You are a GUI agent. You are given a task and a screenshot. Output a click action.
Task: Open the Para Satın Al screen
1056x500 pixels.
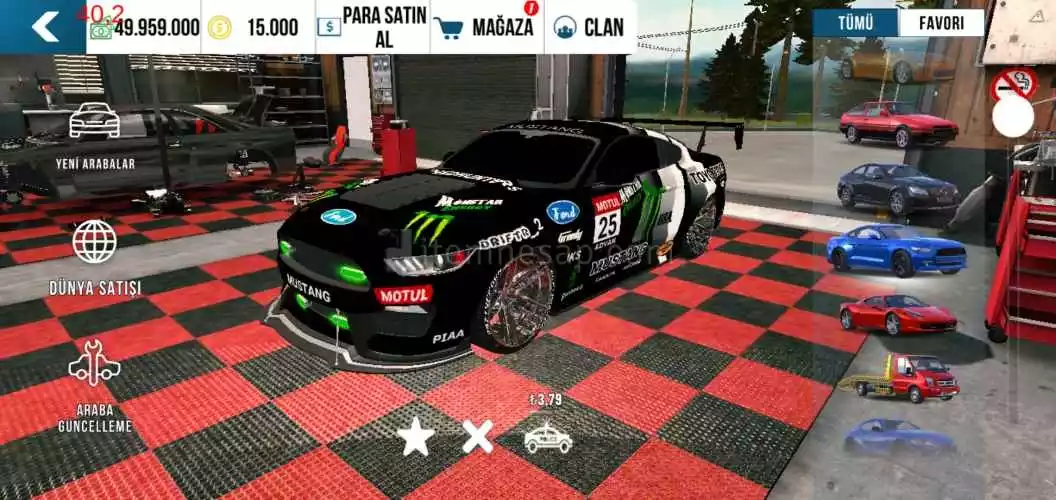[372, 27]
